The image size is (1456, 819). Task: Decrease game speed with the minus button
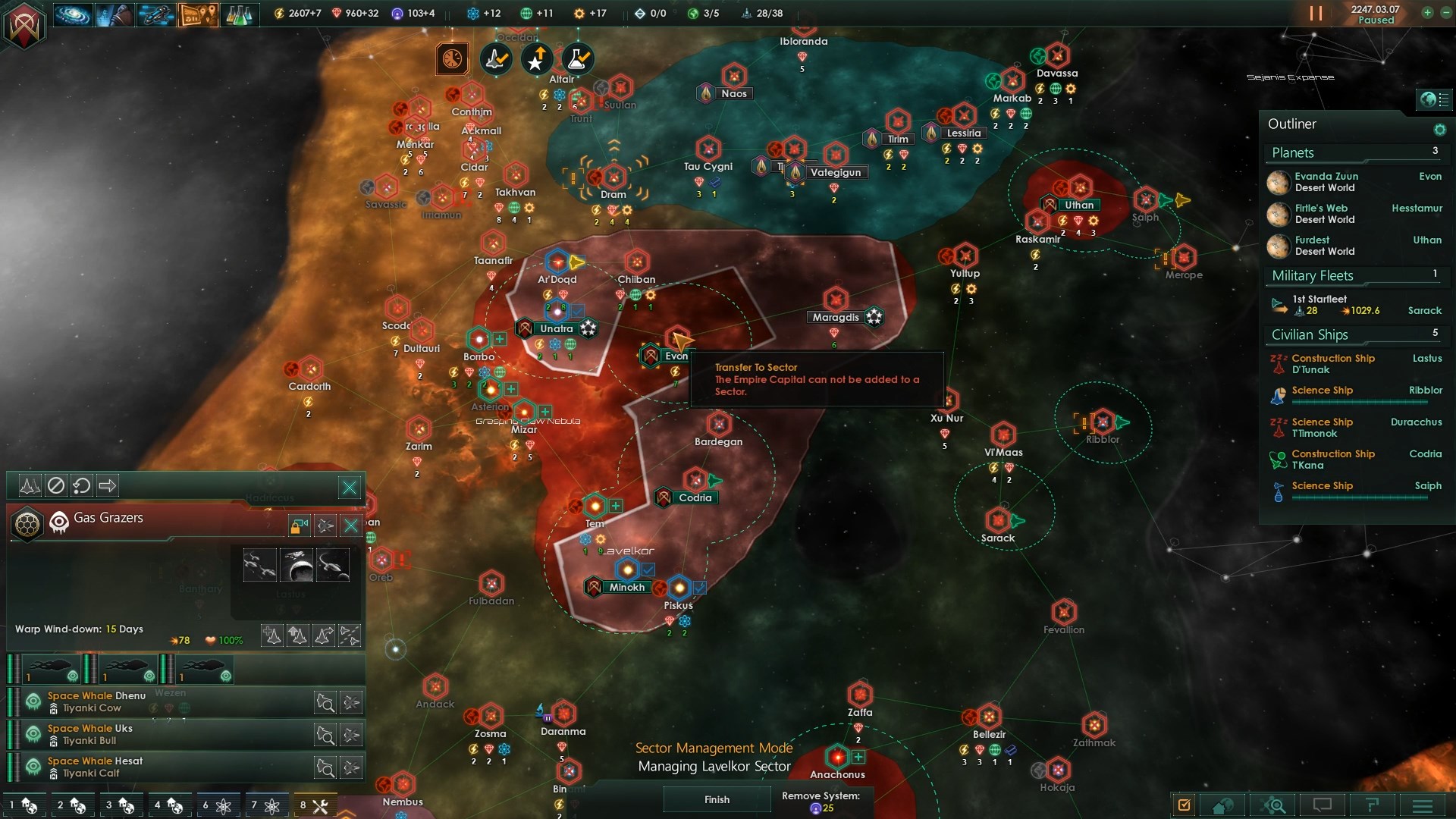click(1445, 13)
